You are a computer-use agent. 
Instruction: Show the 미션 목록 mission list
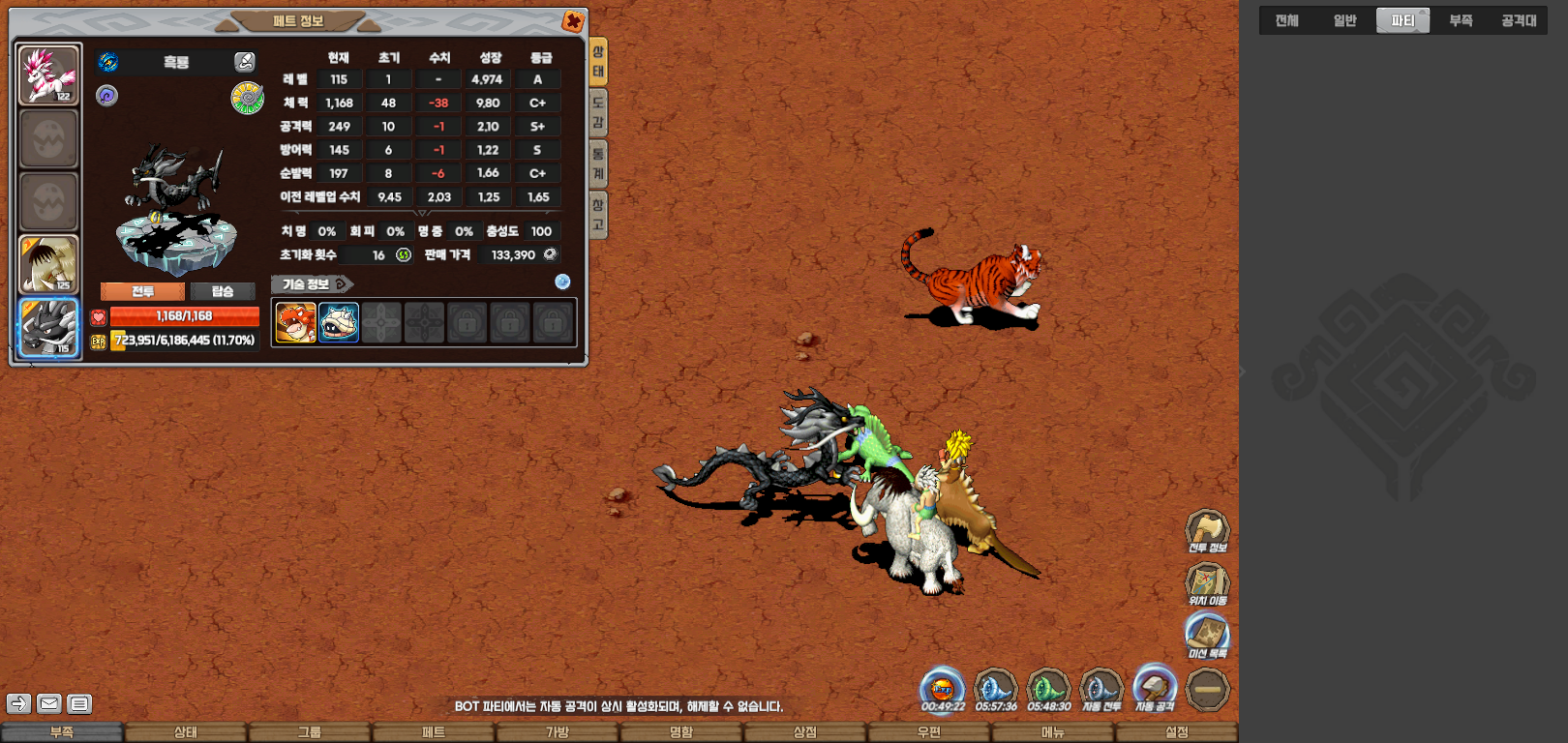(x=1207, y=636)
